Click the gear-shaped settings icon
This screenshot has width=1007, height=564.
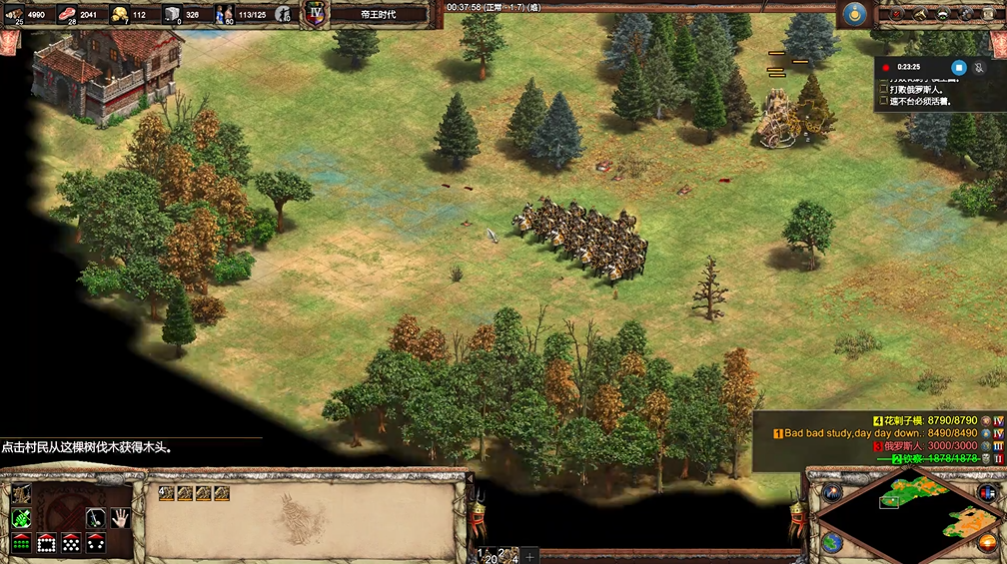(x=965, y=14)
